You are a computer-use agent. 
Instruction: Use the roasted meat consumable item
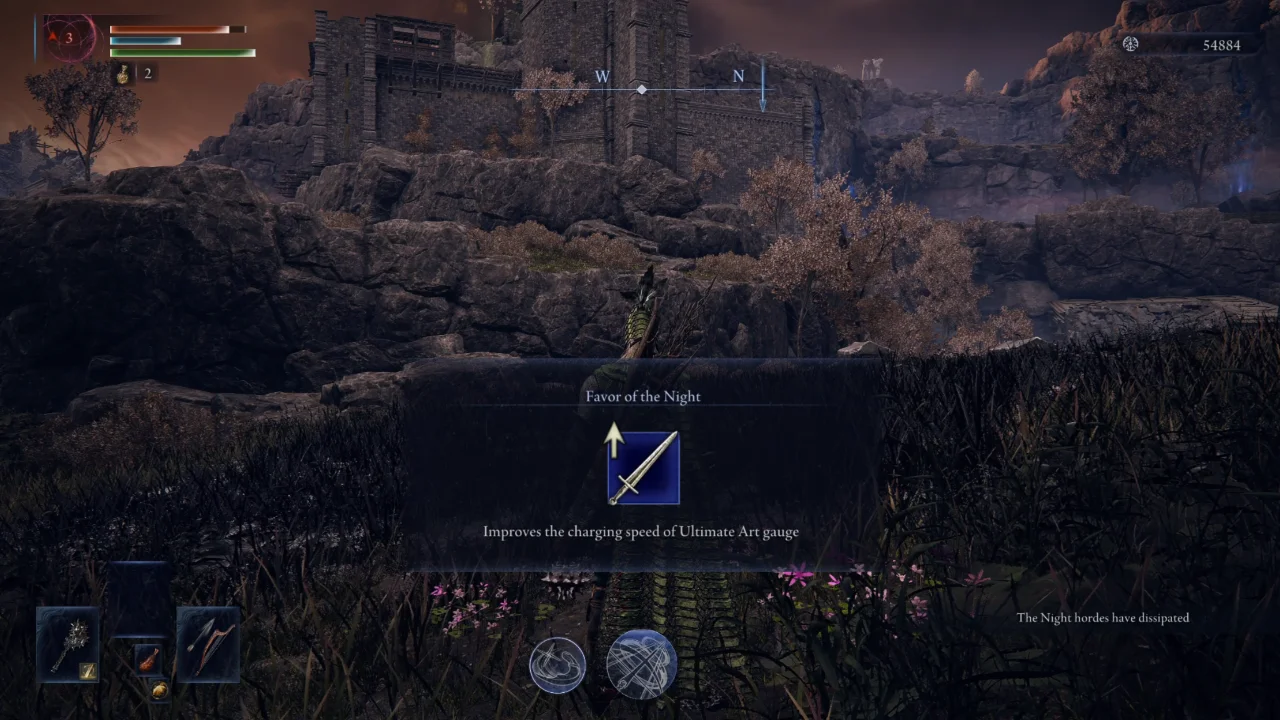click(x=148, y=660)
